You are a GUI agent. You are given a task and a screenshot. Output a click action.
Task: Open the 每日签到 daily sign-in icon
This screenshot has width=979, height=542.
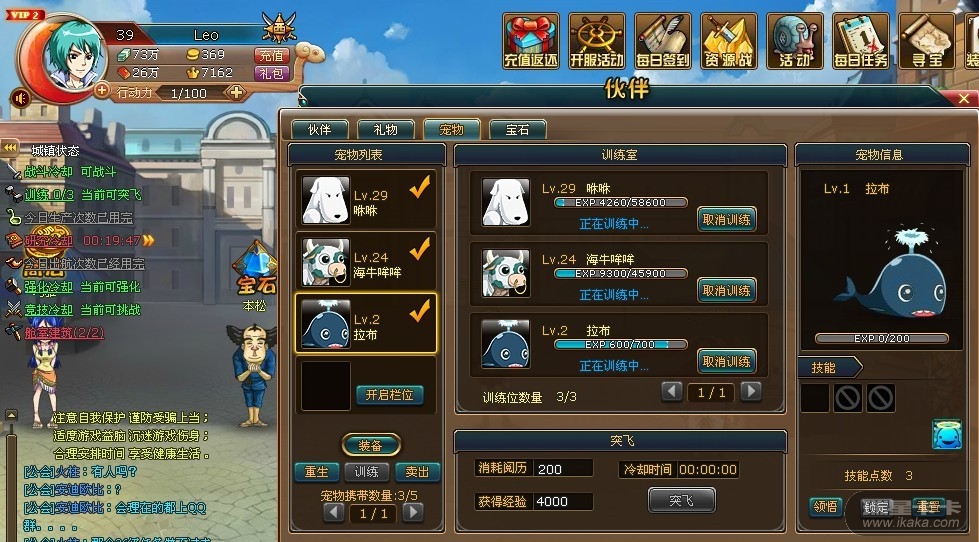[663, 40]
